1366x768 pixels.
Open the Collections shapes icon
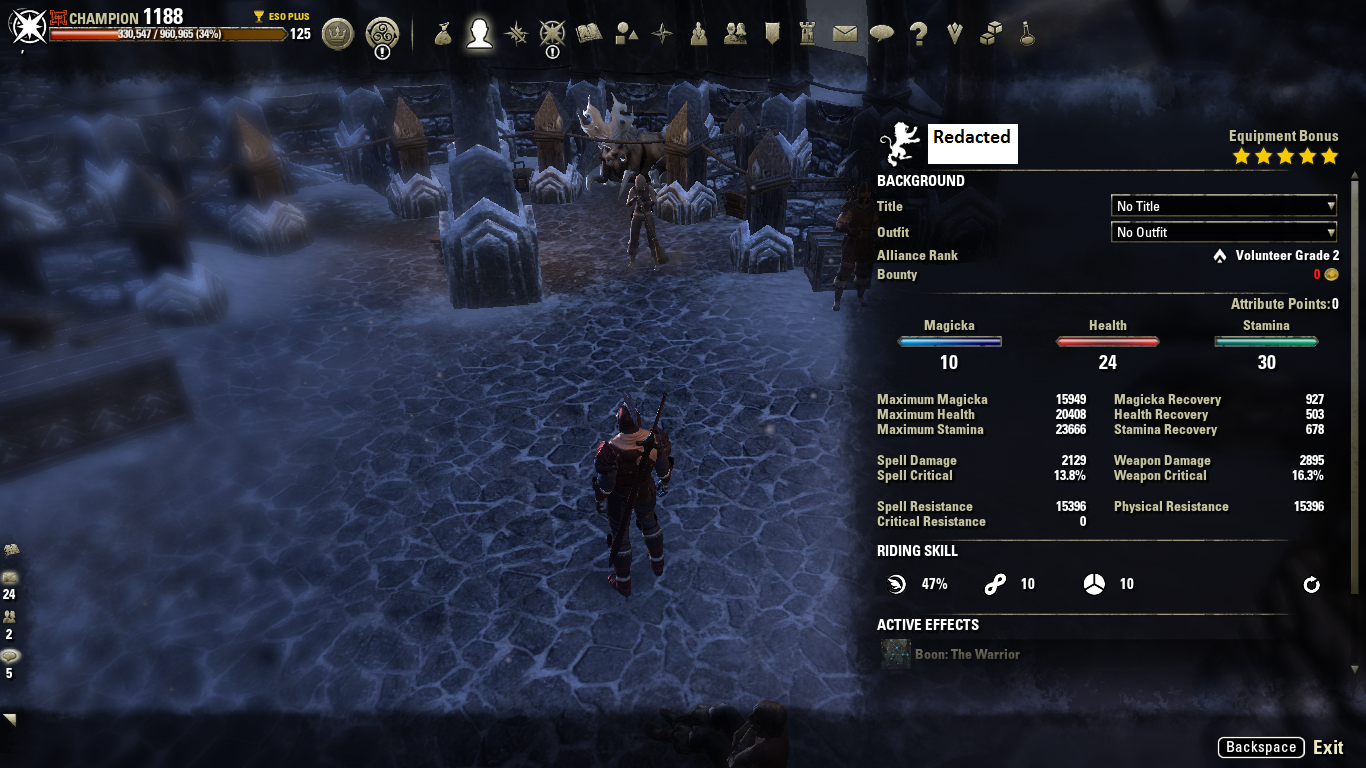[626, 35]
